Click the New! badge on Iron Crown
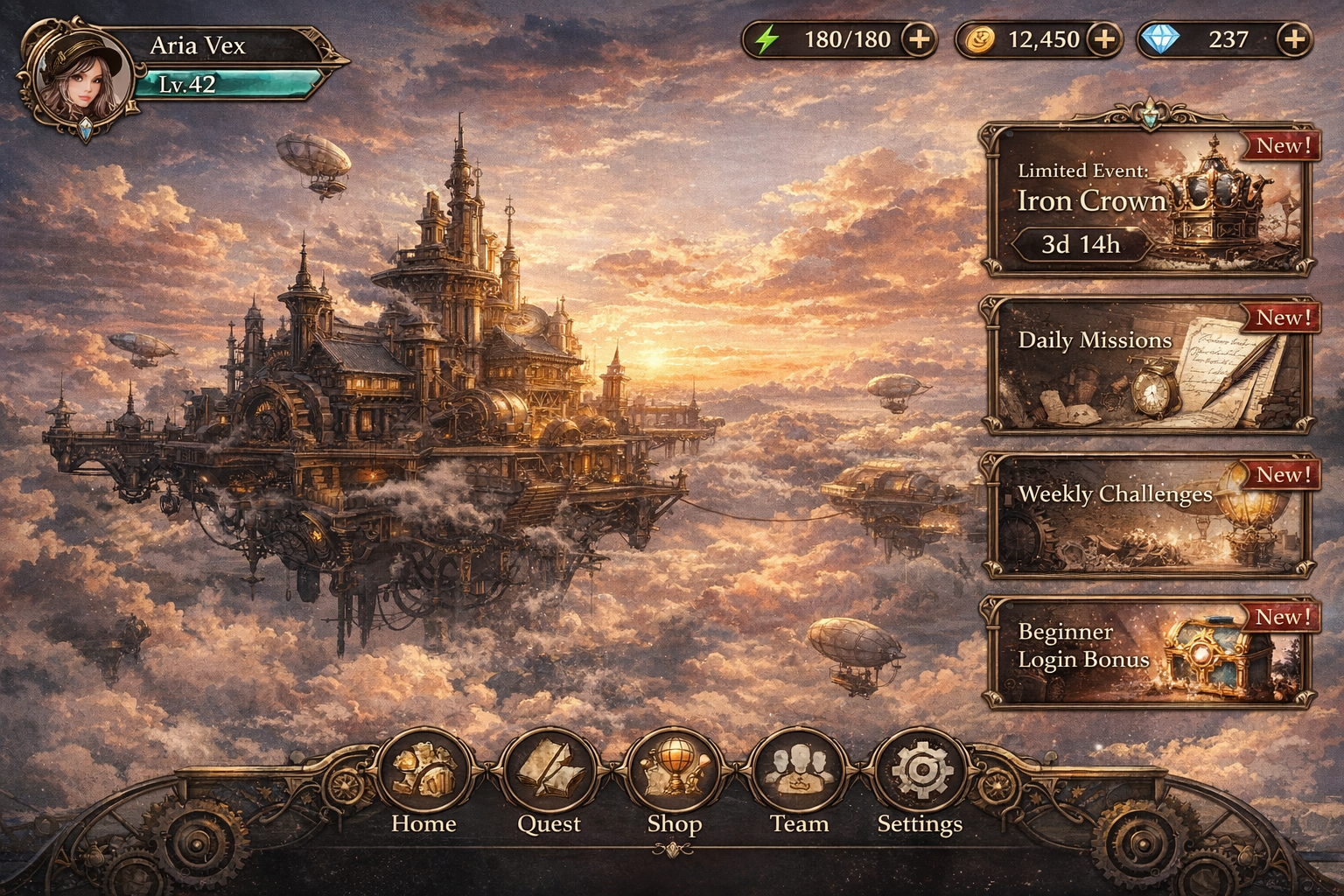Screen dimensions: 1344x896 point(1279,146)
